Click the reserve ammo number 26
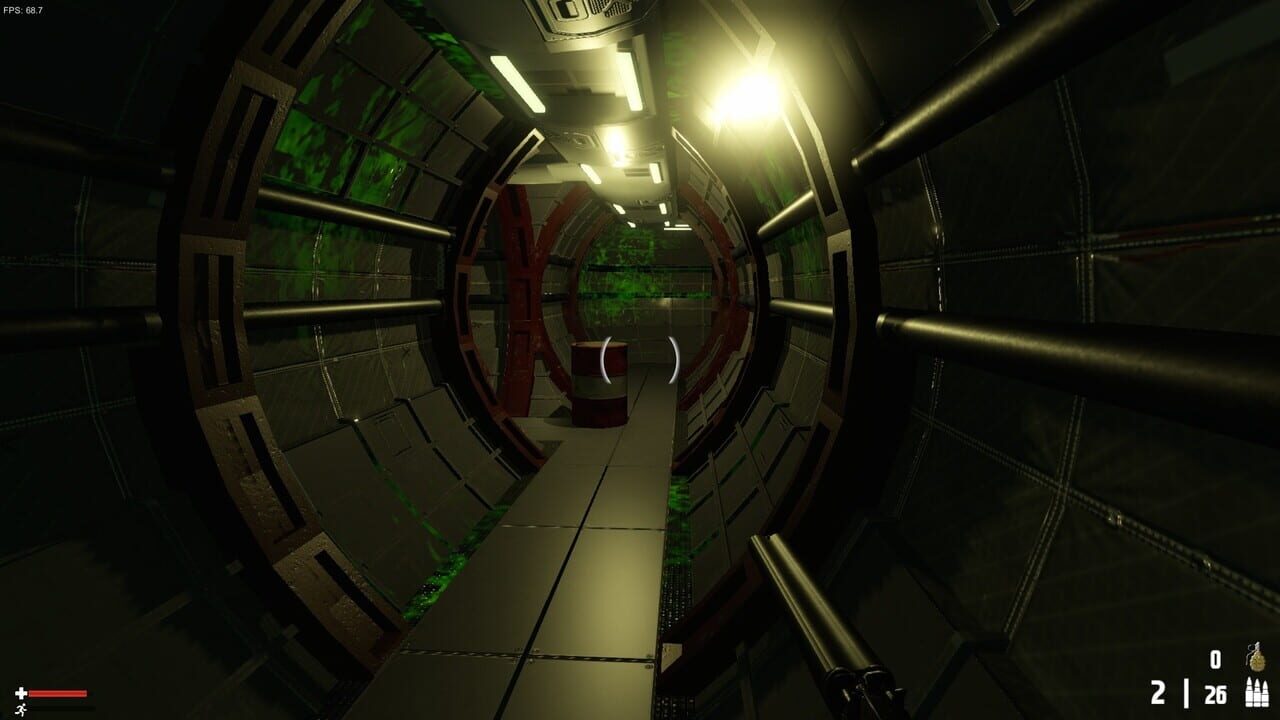Image resolution: width=1280 pixels, height=720 pixels. coord(1214,692)
